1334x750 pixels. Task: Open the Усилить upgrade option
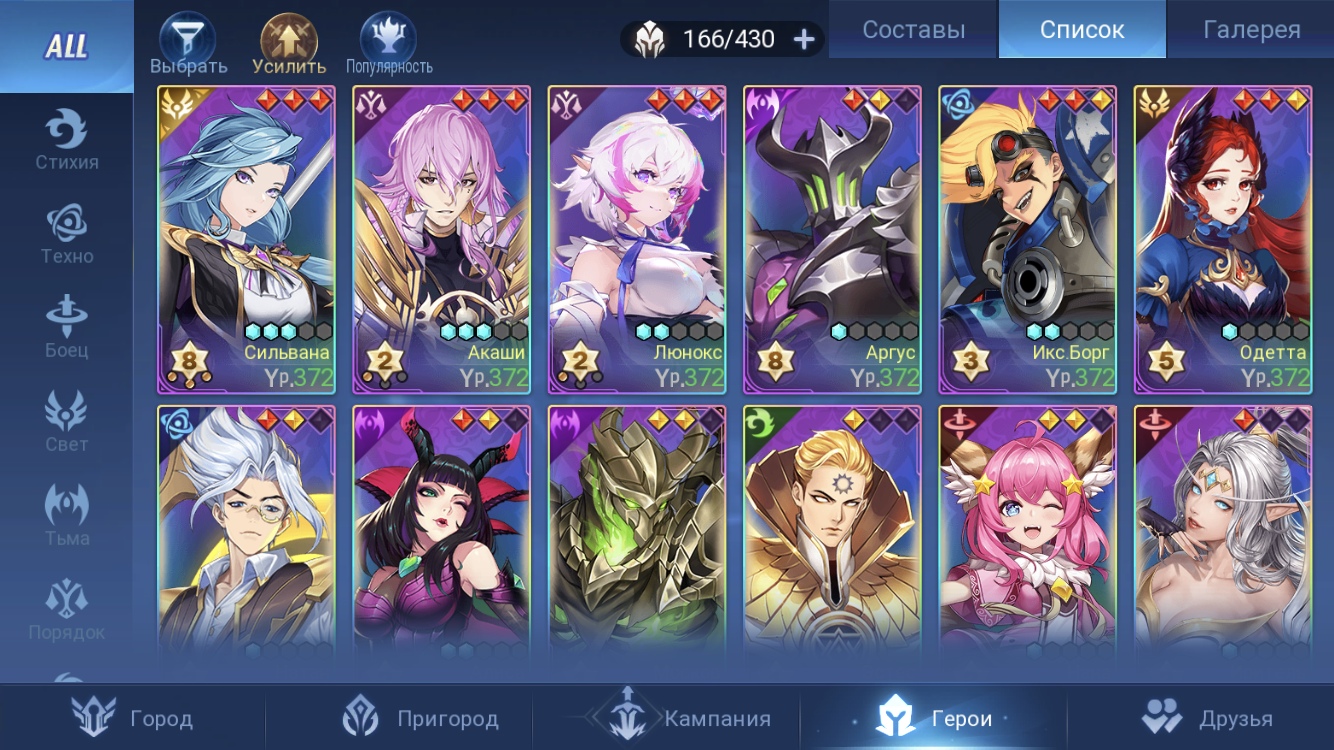point(289,45)
